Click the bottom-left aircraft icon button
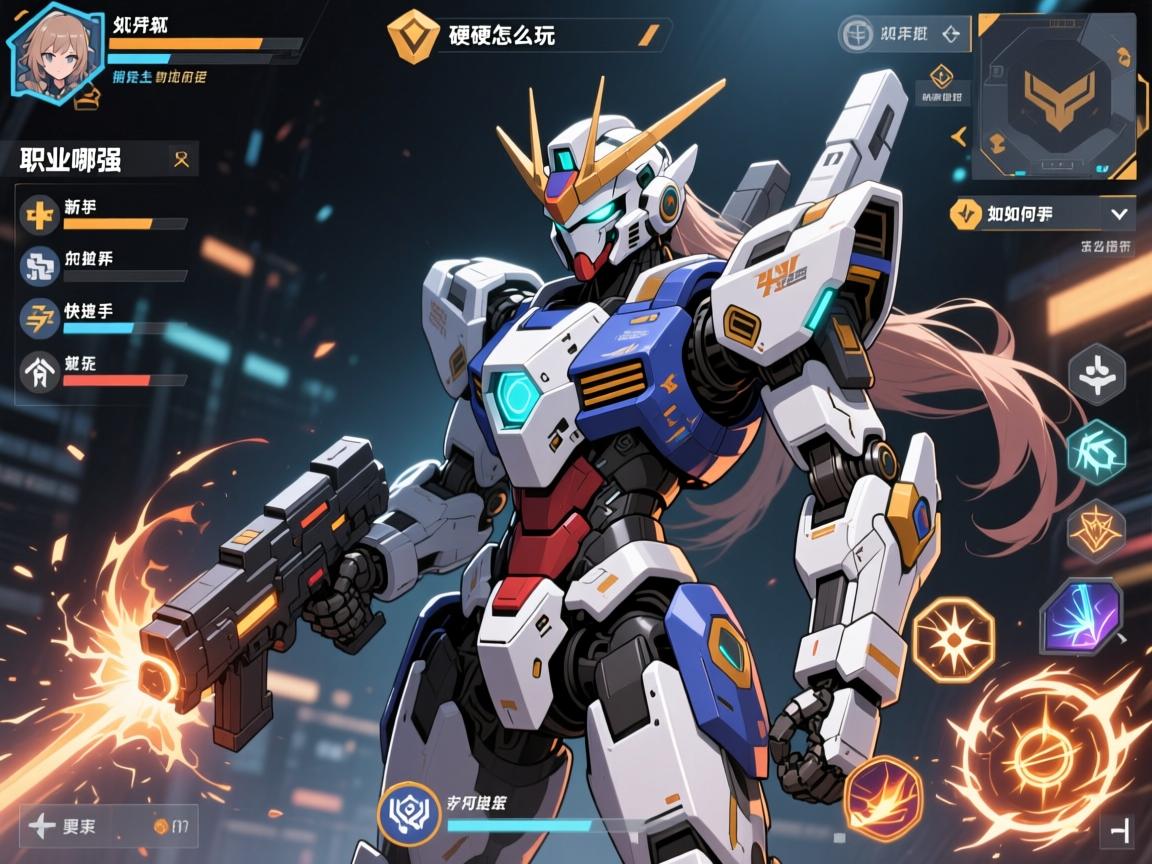The width and height of the screenshot is (1152, 864). pyautogui.click(x=44, y=826)
